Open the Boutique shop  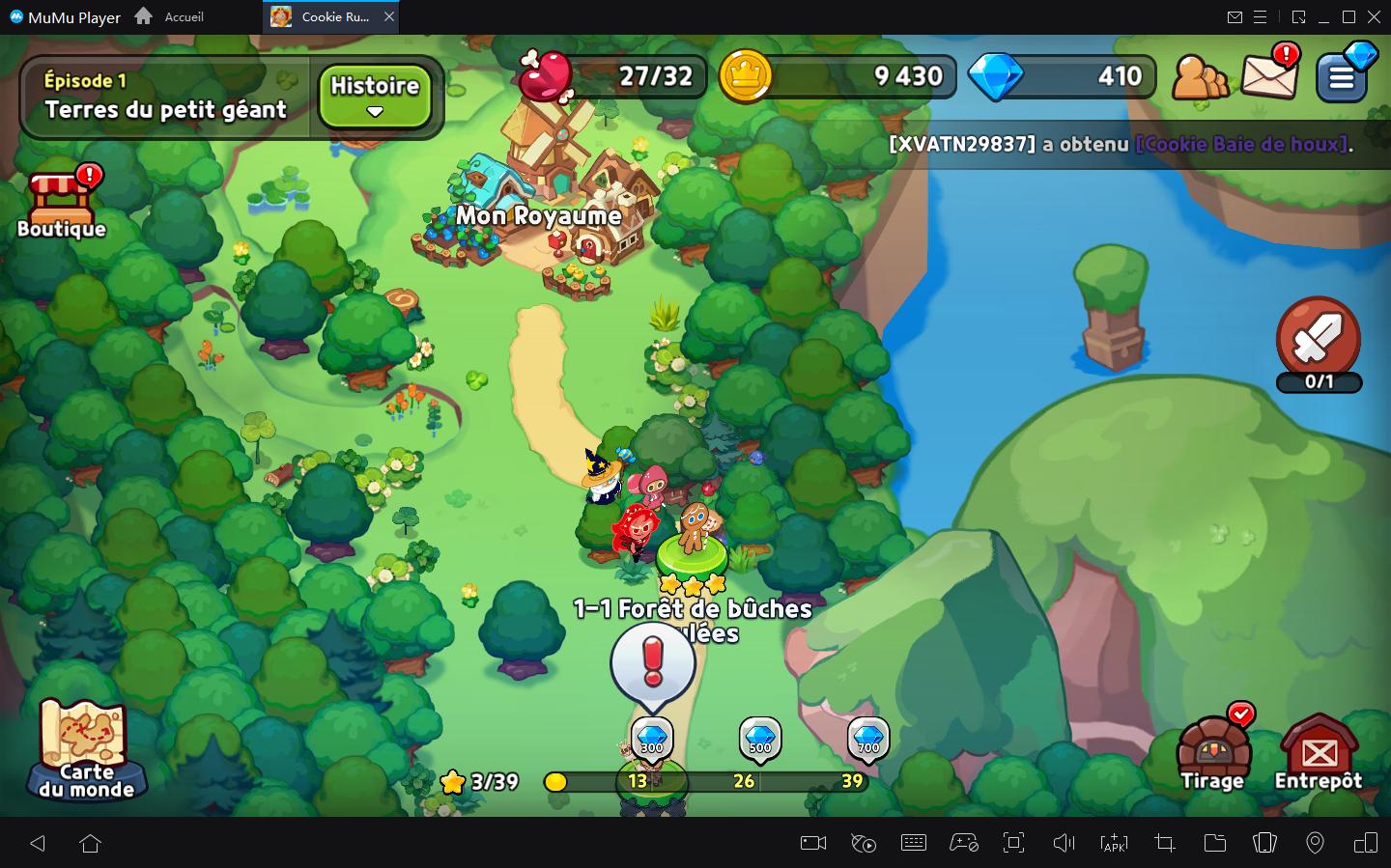tap(62, 205)
